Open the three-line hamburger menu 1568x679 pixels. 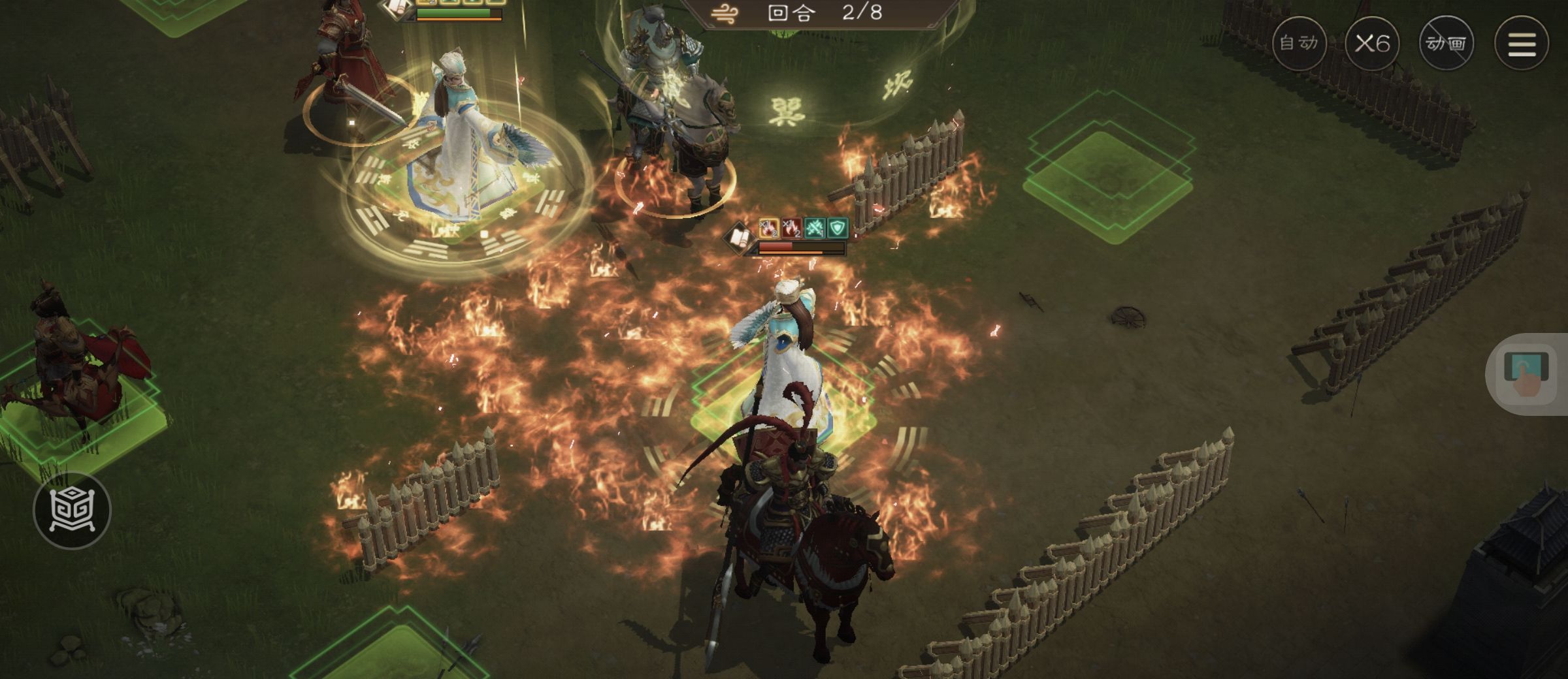[x=1521, y=44]
